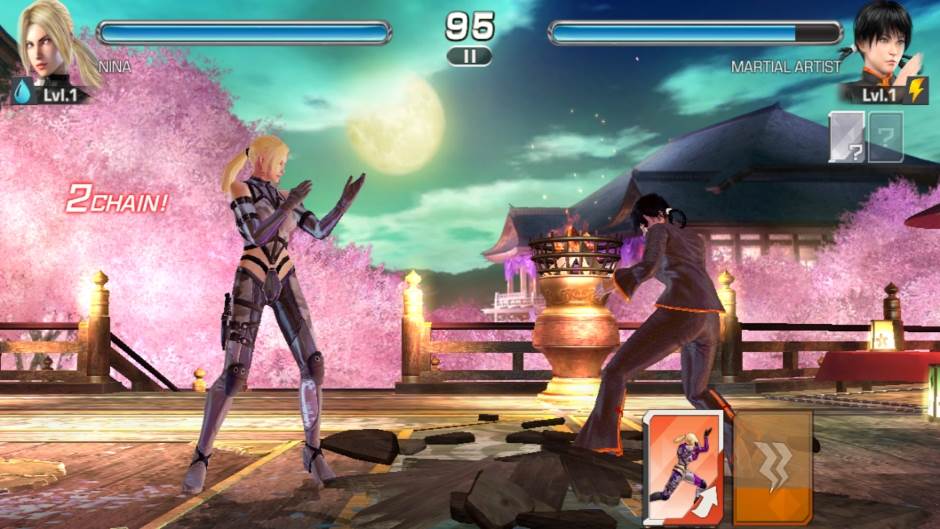
Task: Play Nina's orange attack card
Action: pos(685,466)
